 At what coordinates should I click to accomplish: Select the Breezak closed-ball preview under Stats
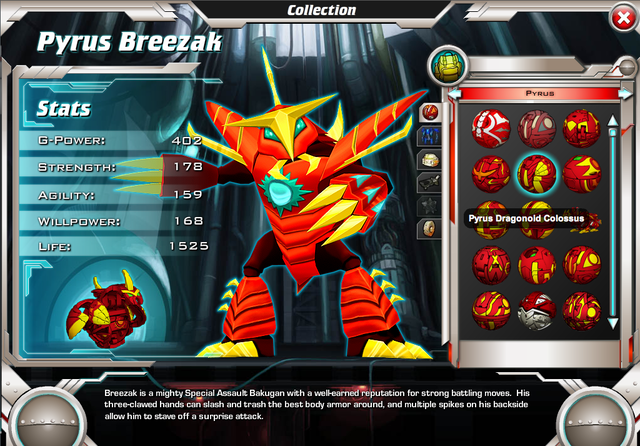click(x=97, y=303)
